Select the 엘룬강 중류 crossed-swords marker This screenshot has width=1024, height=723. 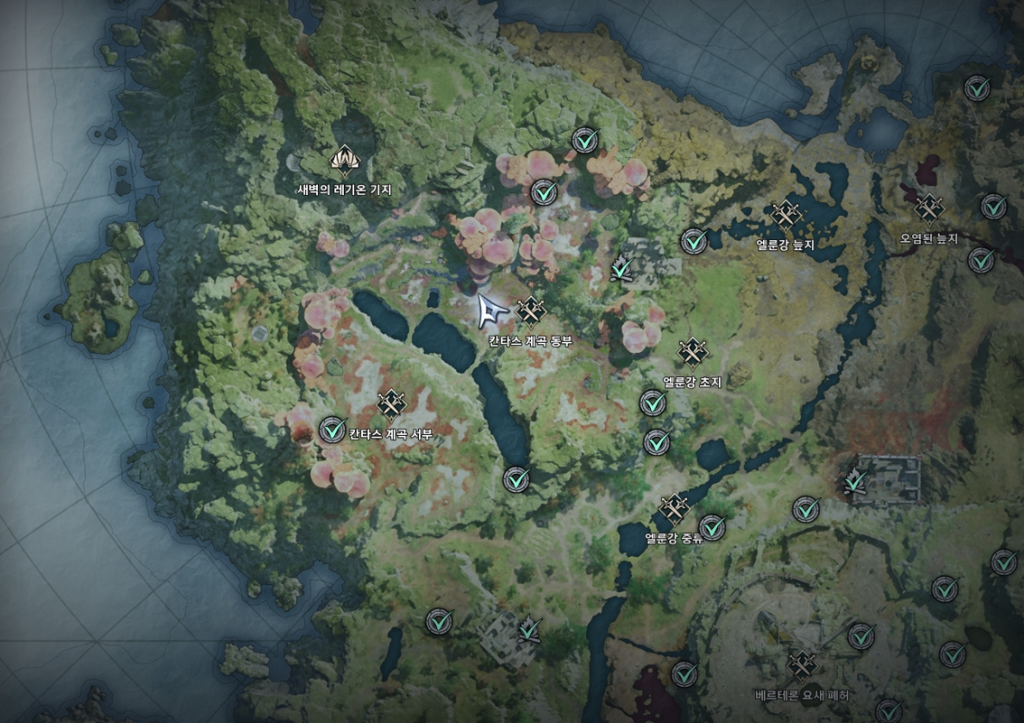tap(674, 508)
